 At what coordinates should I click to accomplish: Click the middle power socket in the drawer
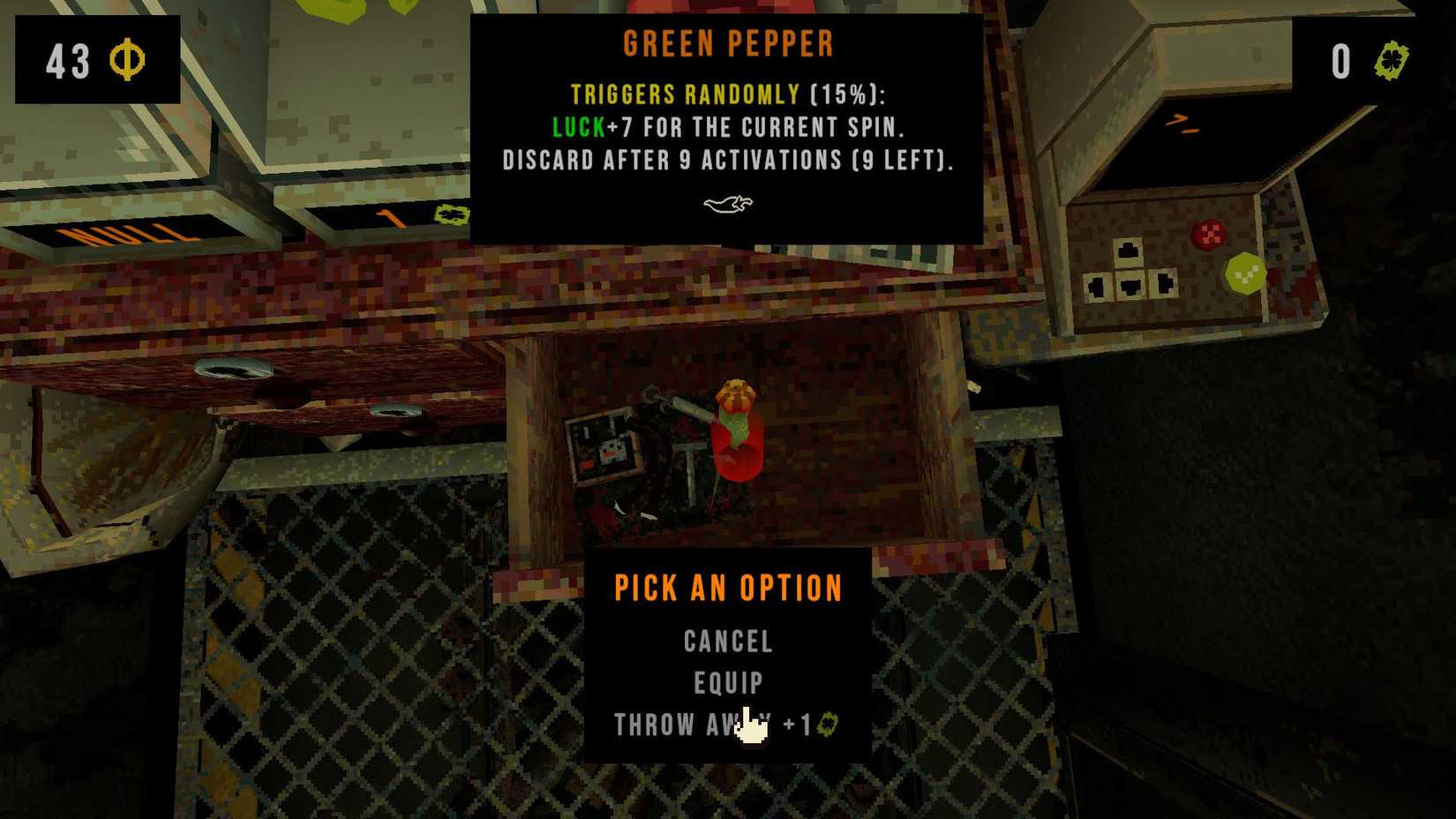pos(1130,285)
